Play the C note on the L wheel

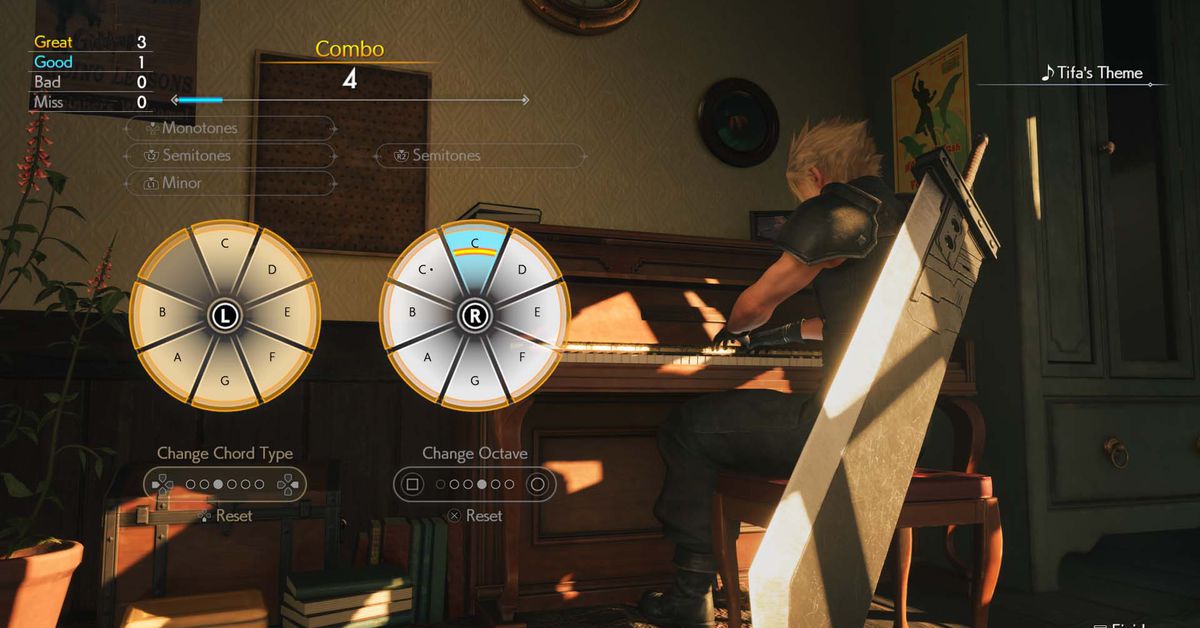225,243
